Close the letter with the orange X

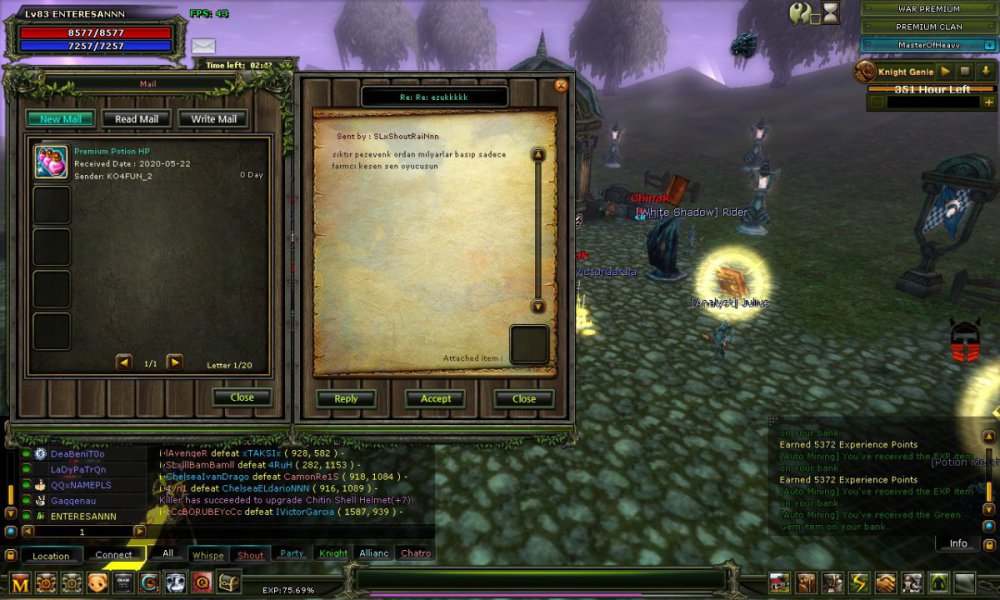pos(561,85)
